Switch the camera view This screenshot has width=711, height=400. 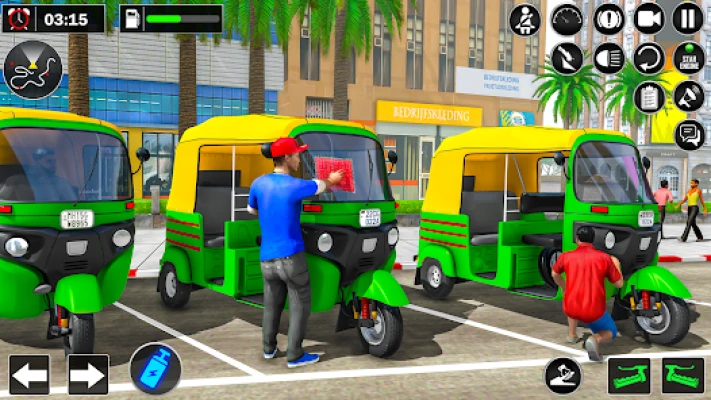click(649, 18)
